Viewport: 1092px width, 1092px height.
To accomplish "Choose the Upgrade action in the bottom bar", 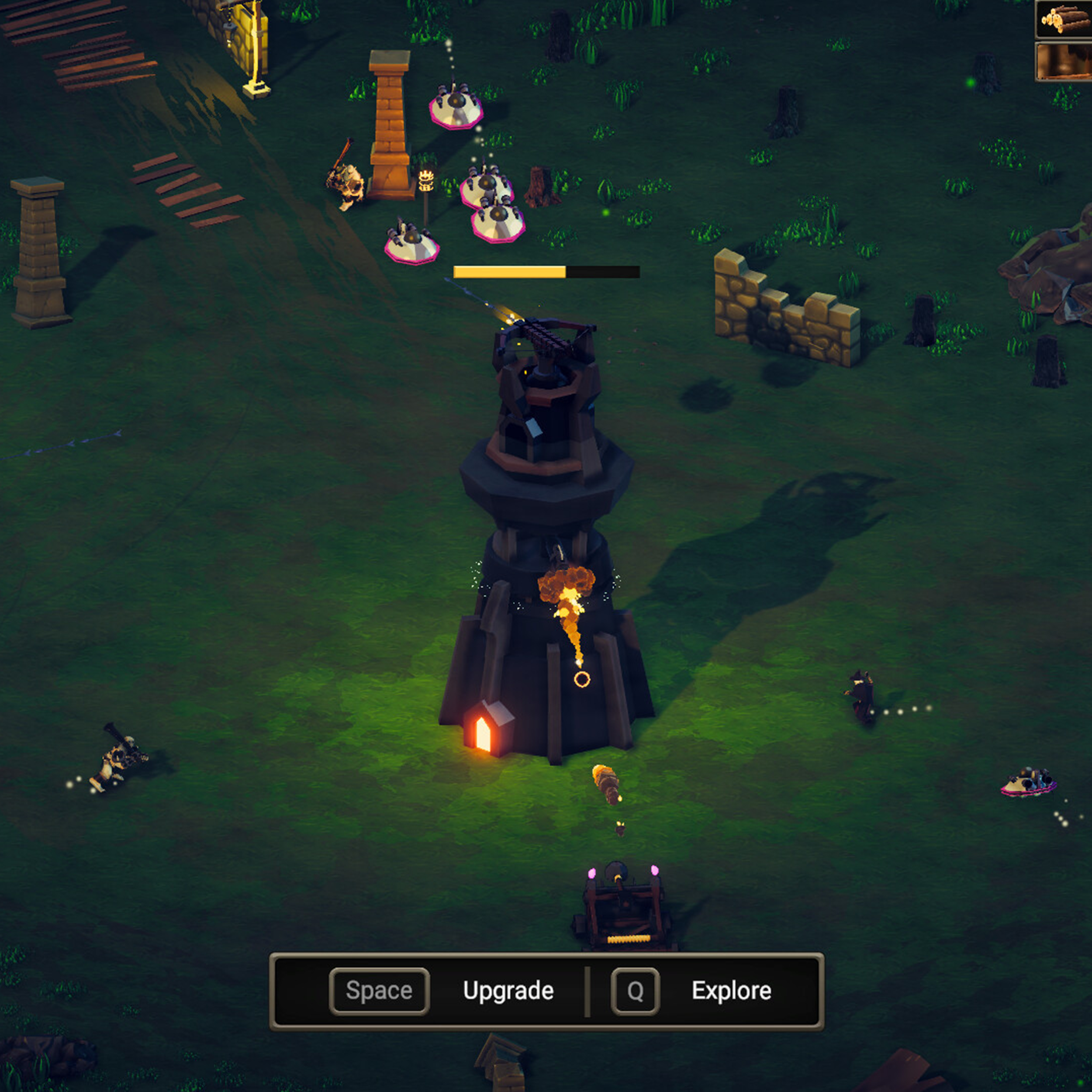I will click(x=508, y=991).
